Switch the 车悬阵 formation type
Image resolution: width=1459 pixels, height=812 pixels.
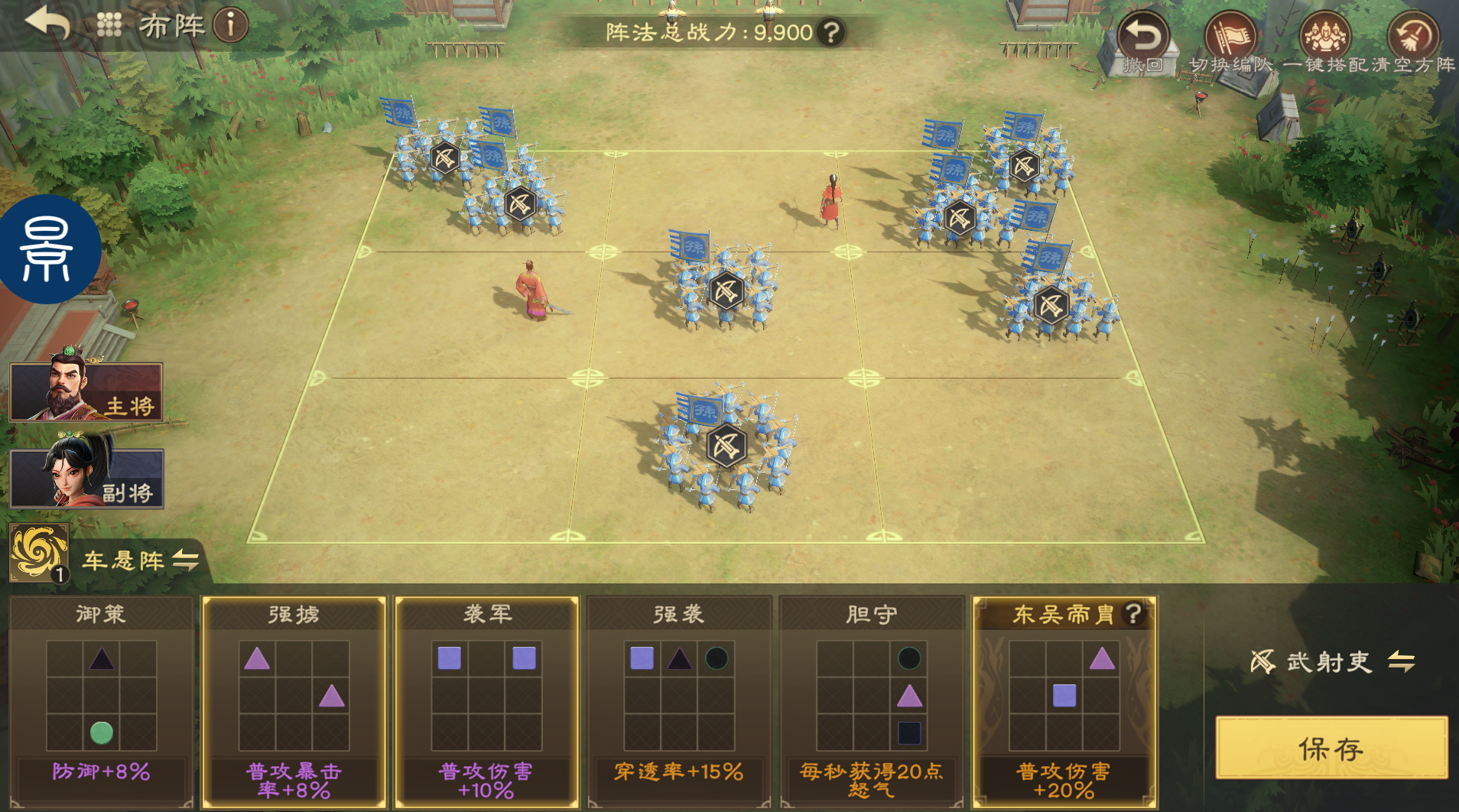(x=185, y=560)
